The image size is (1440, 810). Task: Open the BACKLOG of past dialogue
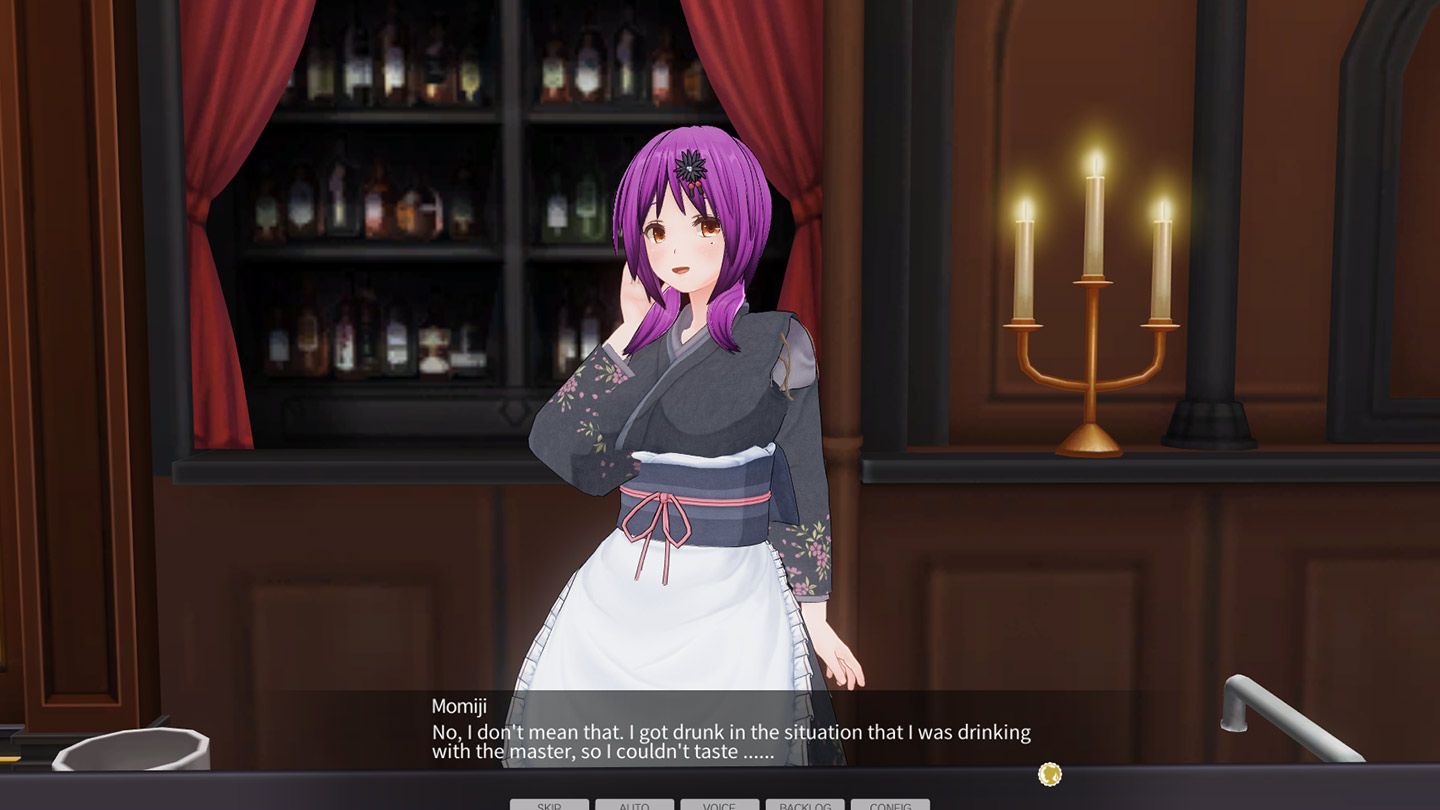click(x=805, y=804)
